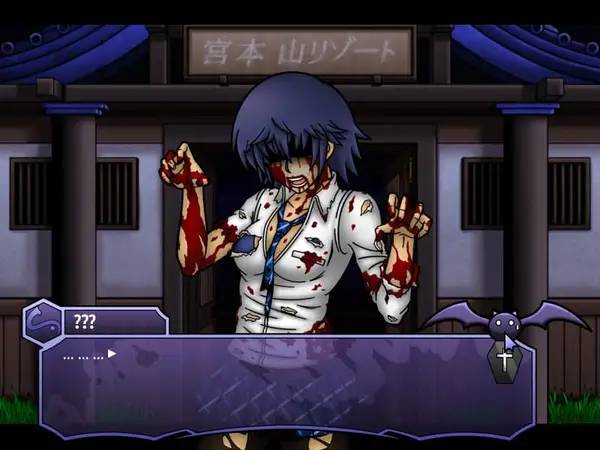Viewport: 600px width, 450px height.
Task: Click the small continue arrow after the ellipsis
Action: coord(112,353)
